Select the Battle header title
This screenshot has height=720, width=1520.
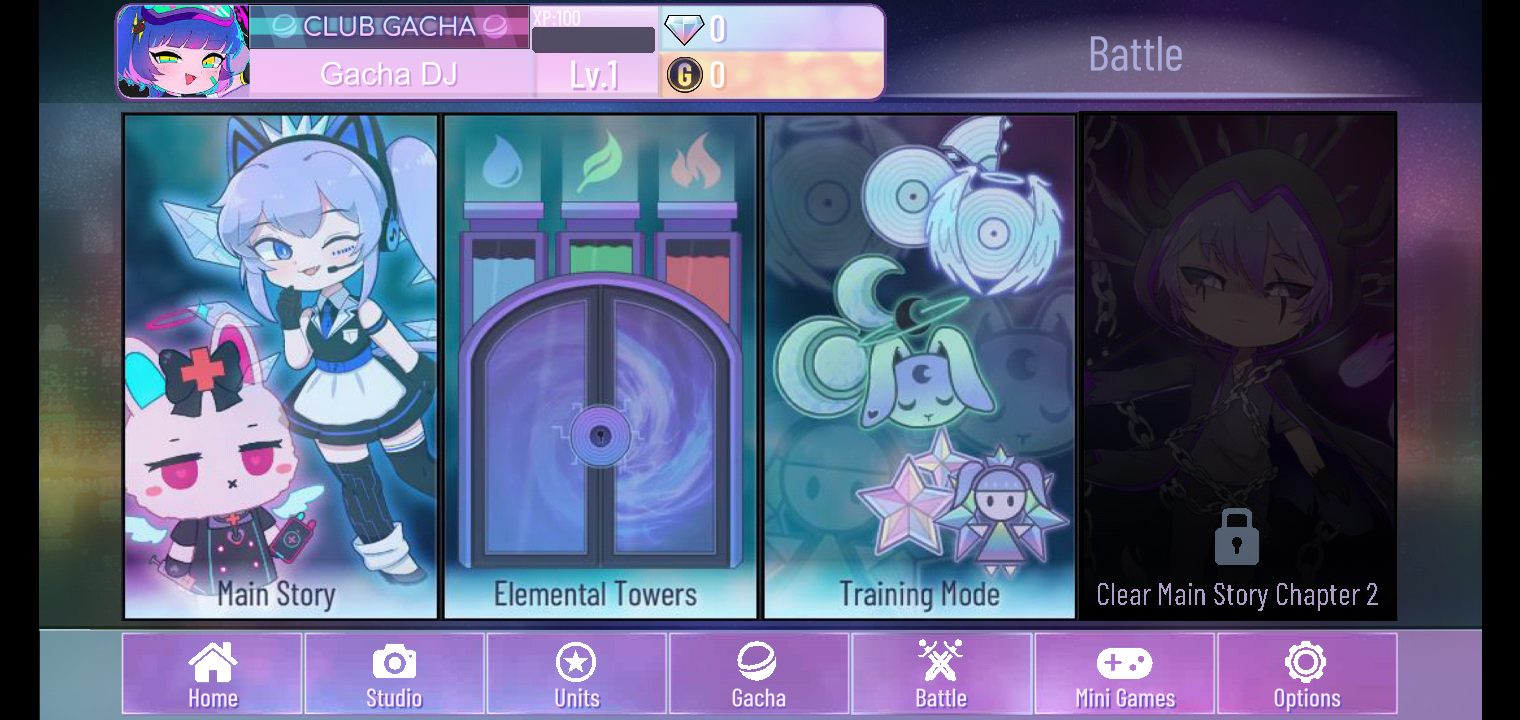1135,56
